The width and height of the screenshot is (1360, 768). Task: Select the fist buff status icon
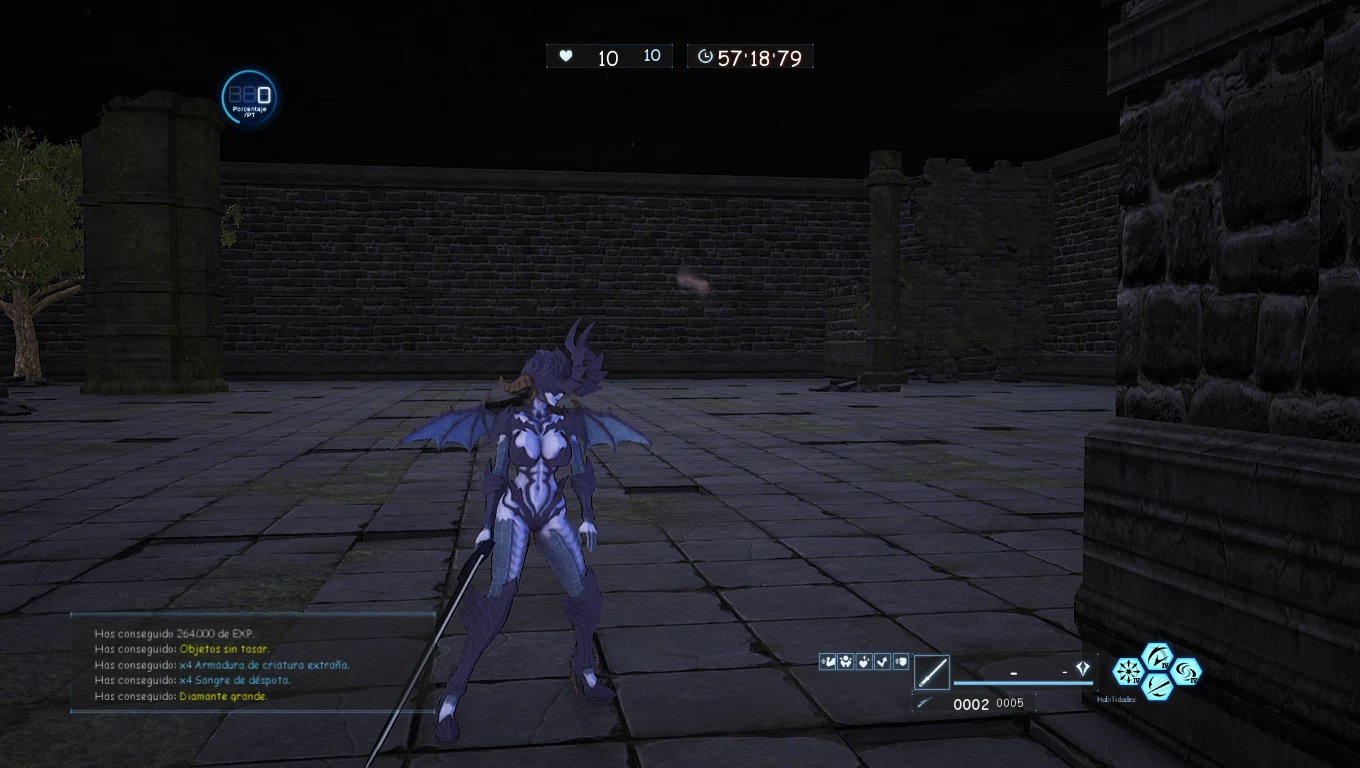tap(901, 661)
